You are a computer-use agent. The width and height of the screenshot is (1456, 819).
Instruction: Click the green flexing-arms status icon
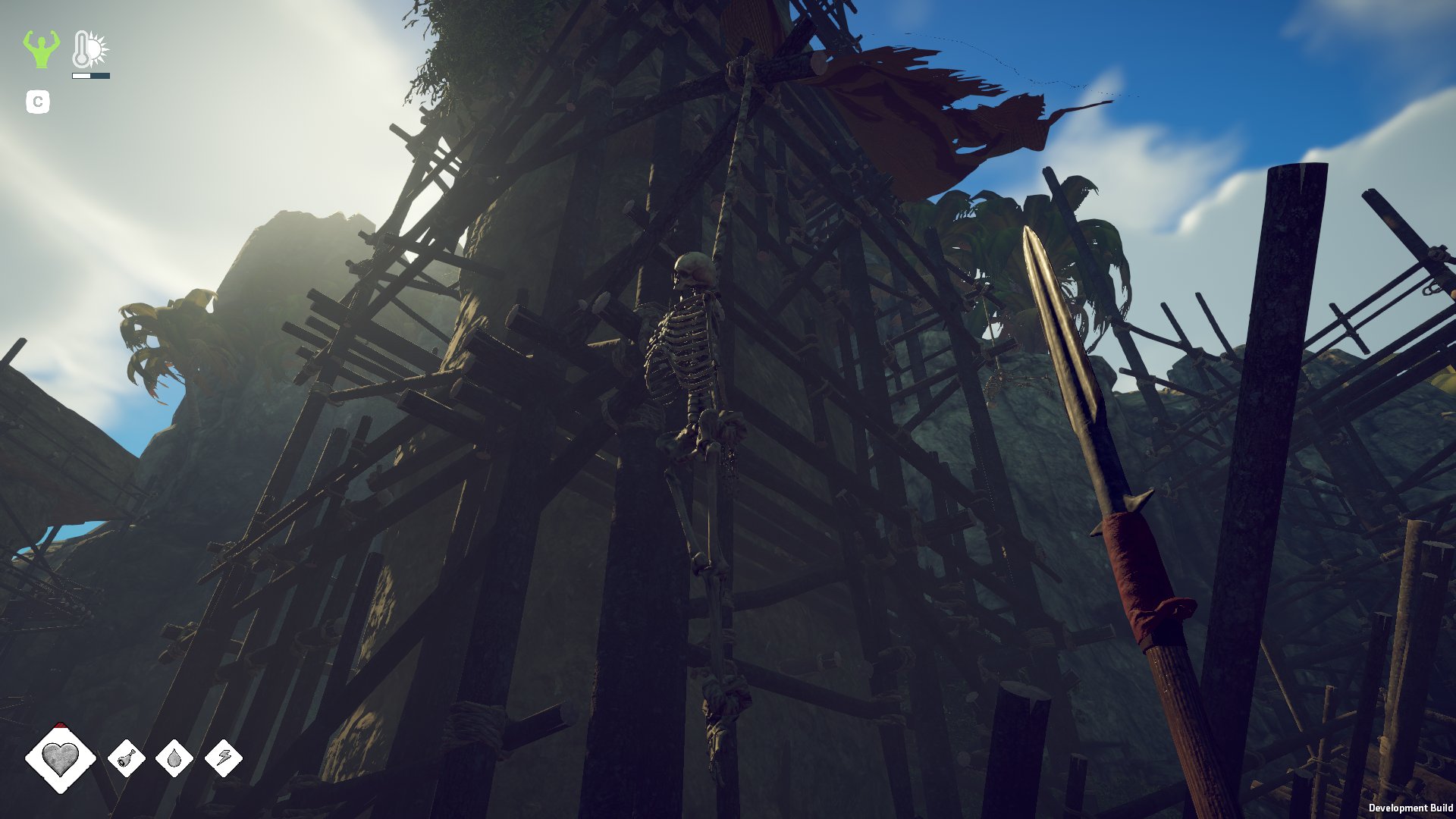pyautogui.click(x=41, y=49)
